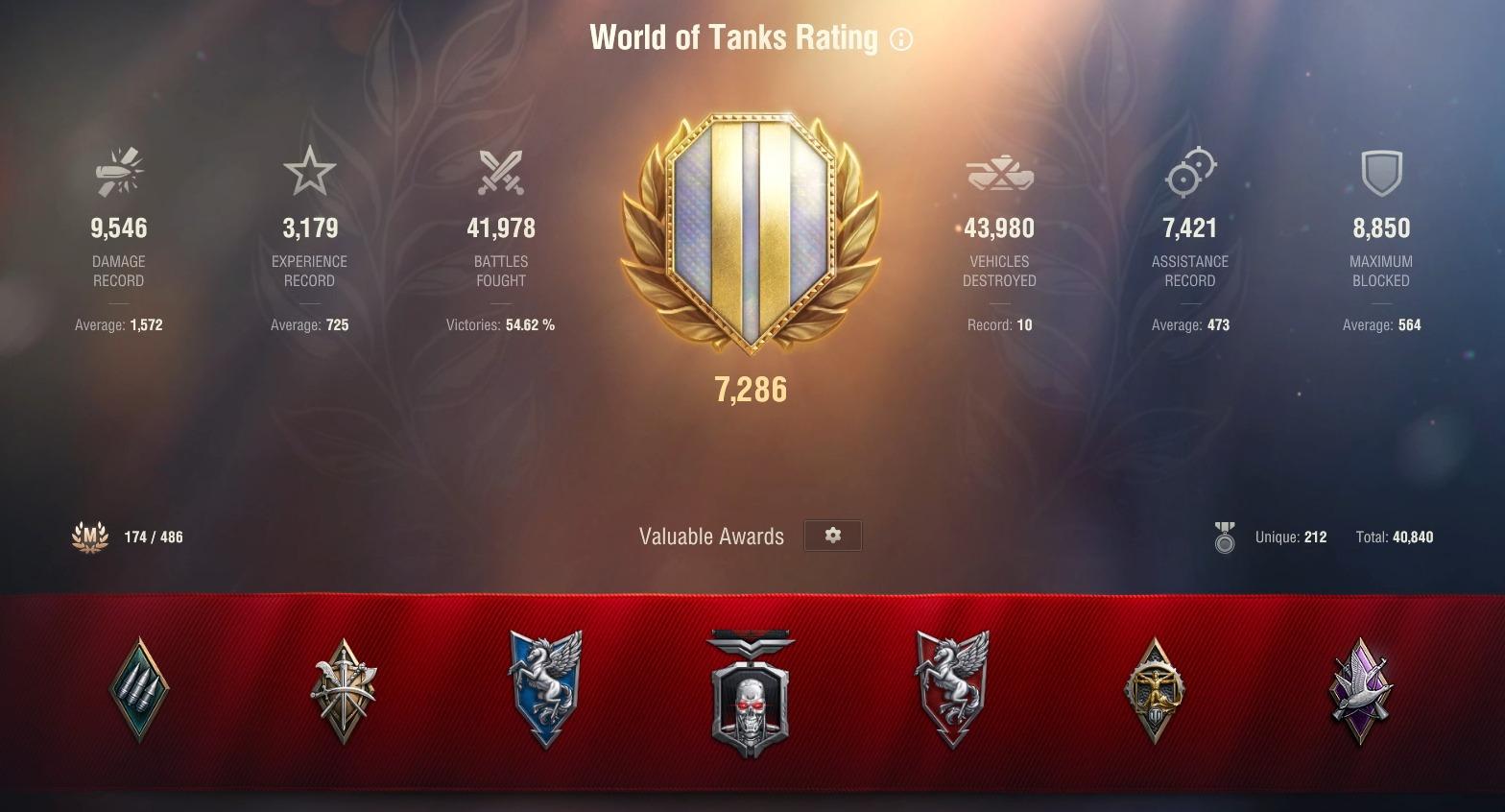Select the purple winged bird award

1361,691
